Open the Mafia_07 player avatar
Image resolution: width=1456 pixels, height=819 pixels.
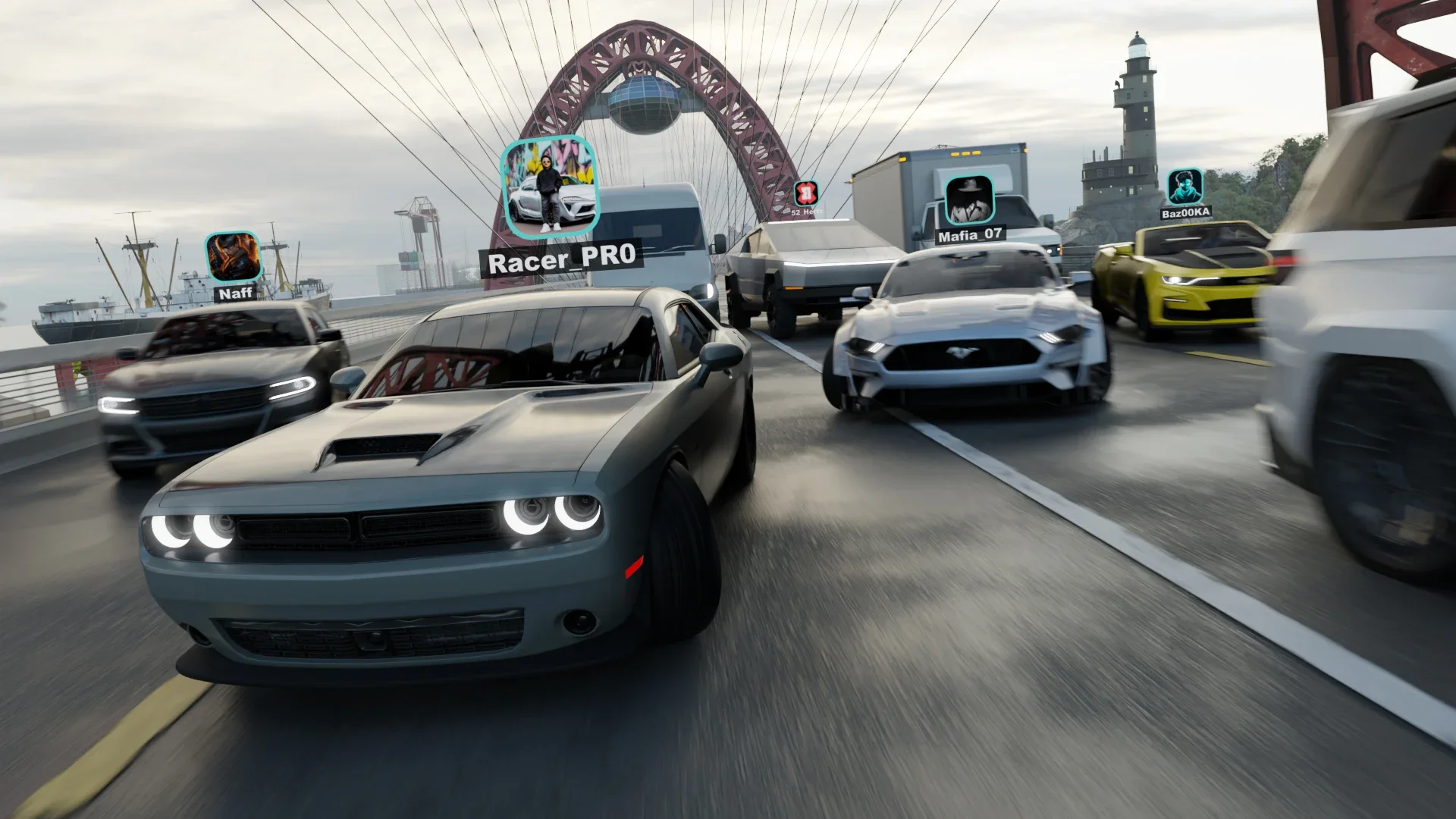[969, 200]
